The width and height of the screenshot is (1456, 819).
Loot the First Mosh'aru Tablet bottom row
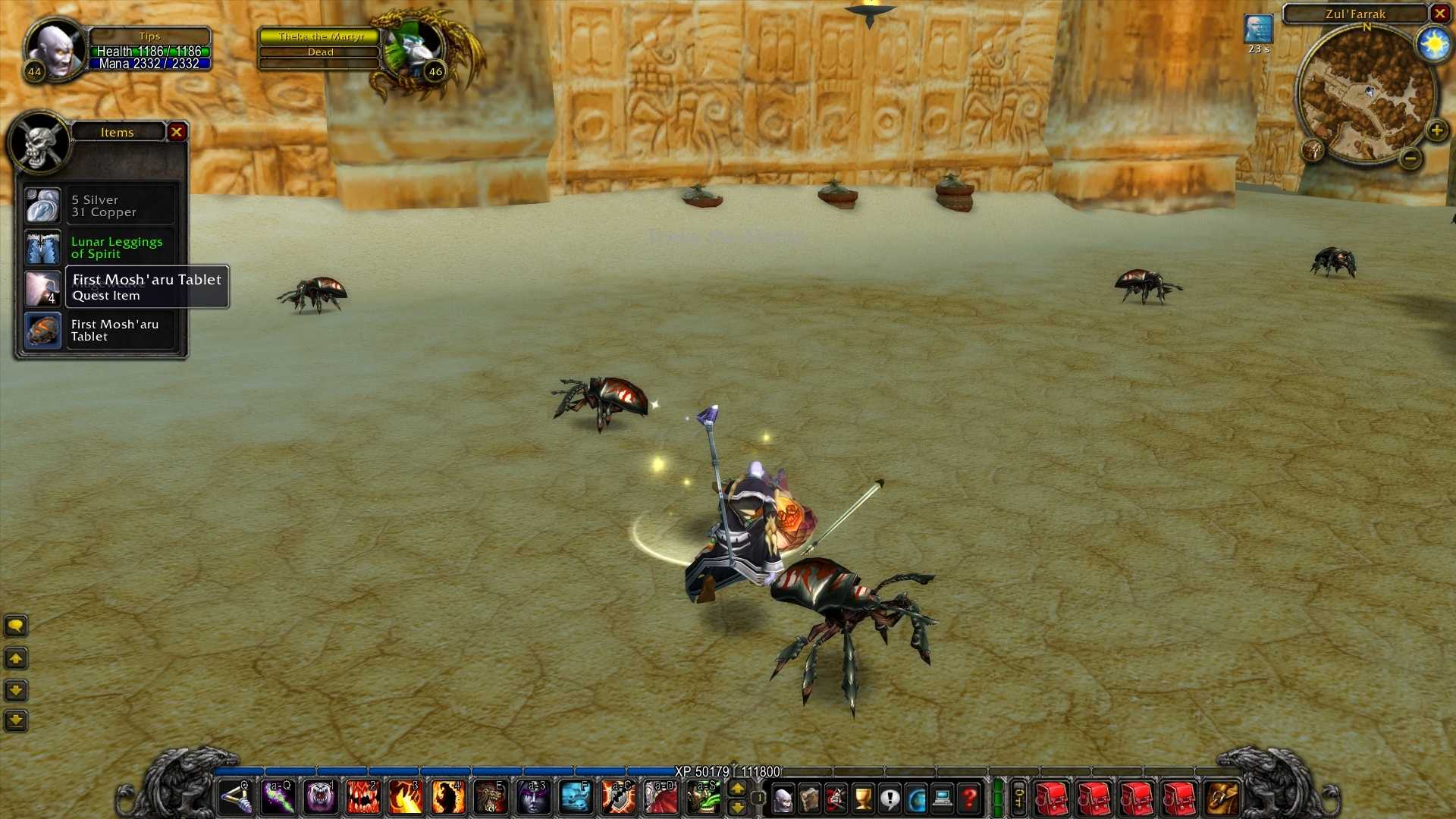tap(42, 331)
